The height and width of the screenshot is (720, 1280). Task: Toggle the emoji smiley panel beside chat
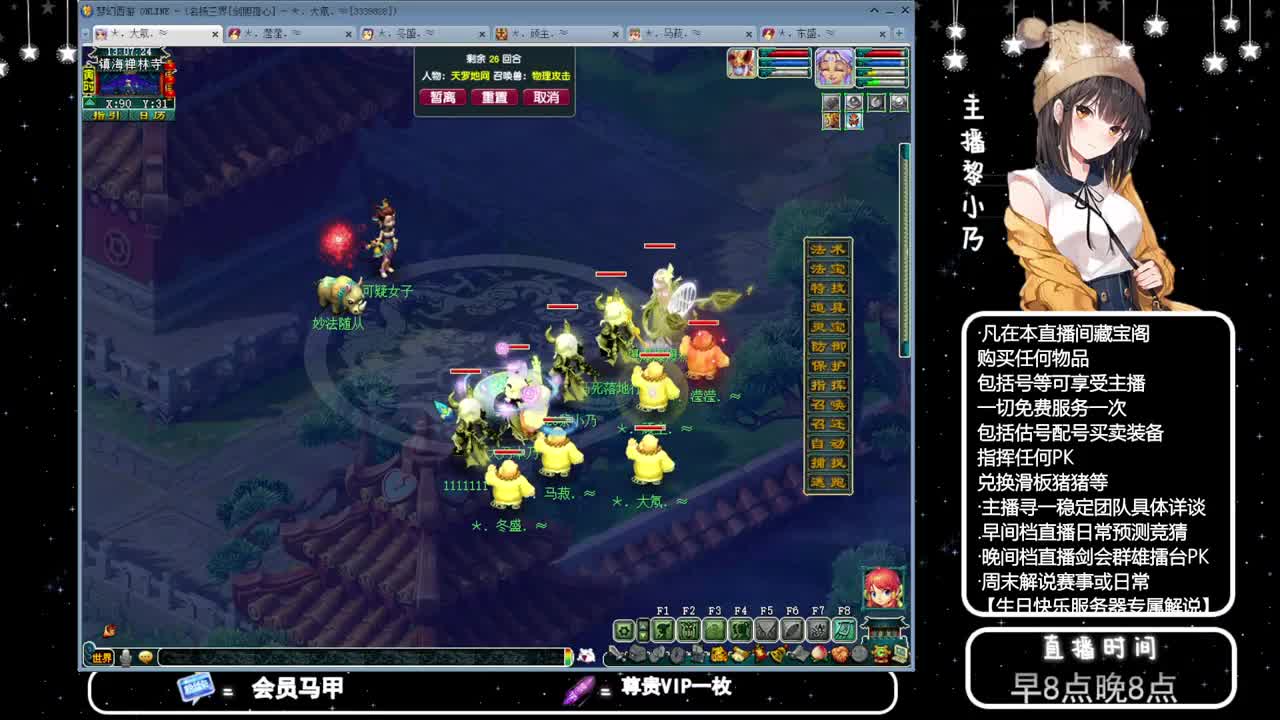point(146,656)
